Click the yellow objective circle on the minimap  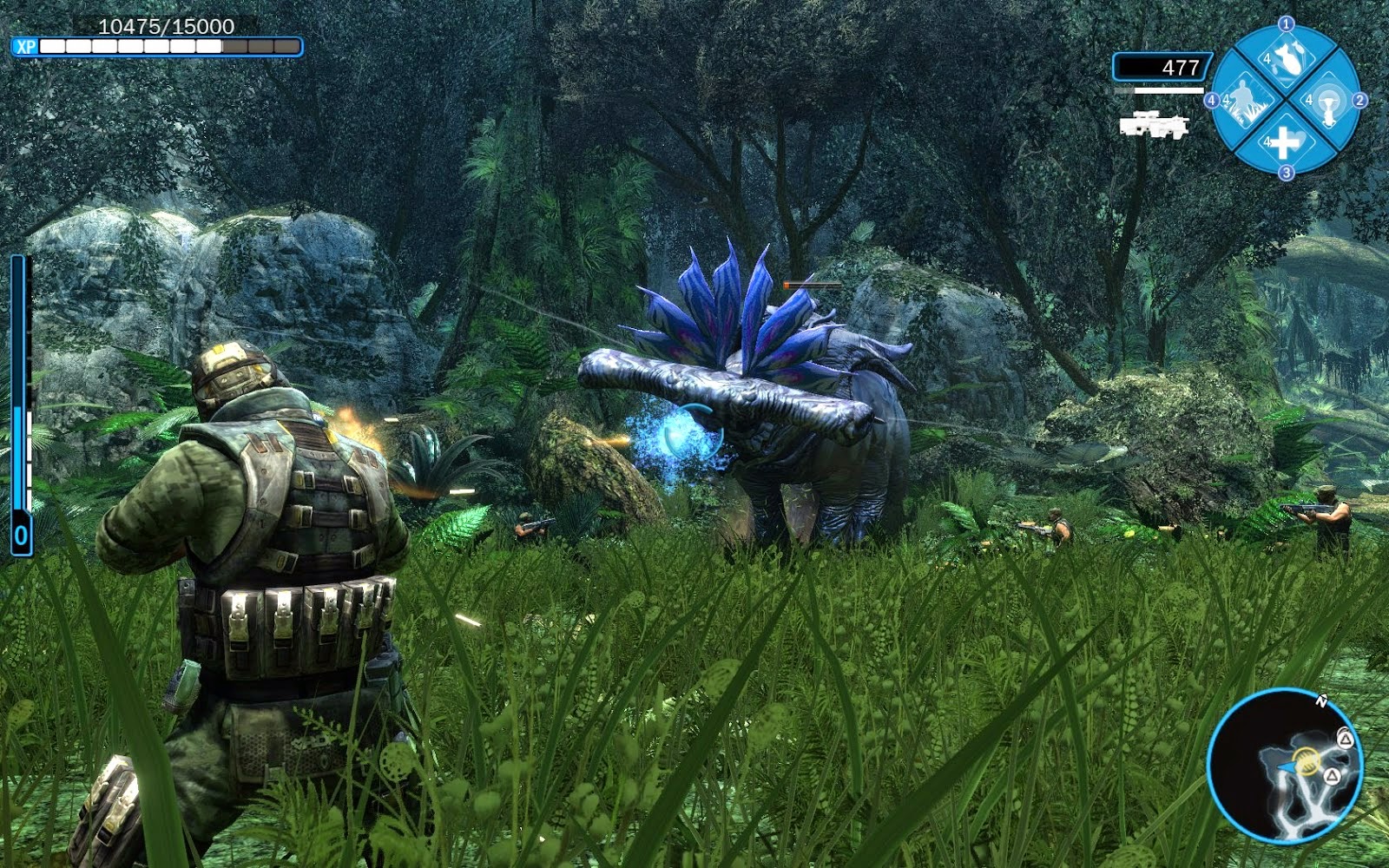tap(1307, 761)
